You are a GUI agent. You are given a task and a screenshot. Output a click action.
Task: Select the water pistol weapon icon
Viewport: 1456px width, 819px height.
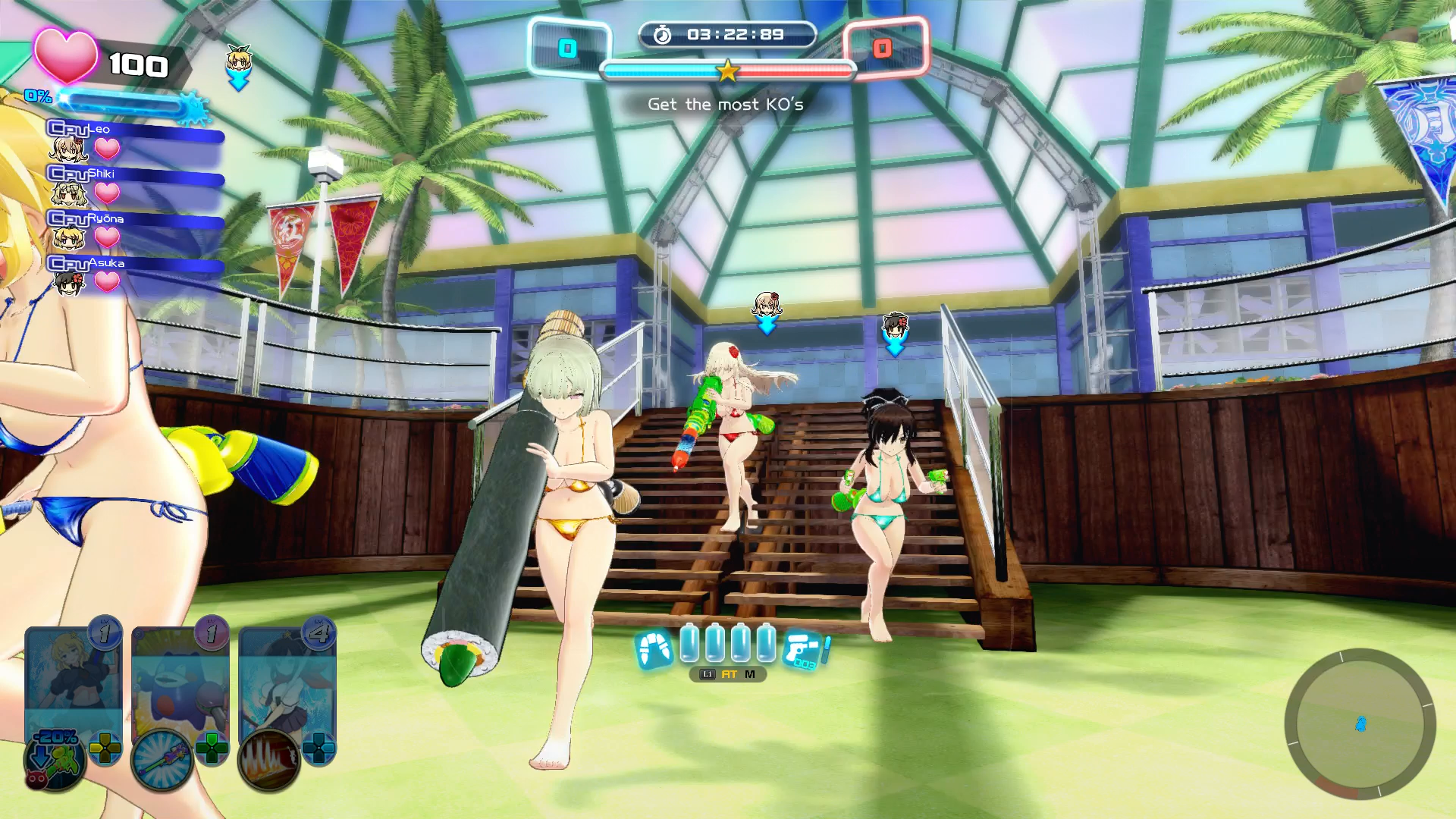coord(804,650)
